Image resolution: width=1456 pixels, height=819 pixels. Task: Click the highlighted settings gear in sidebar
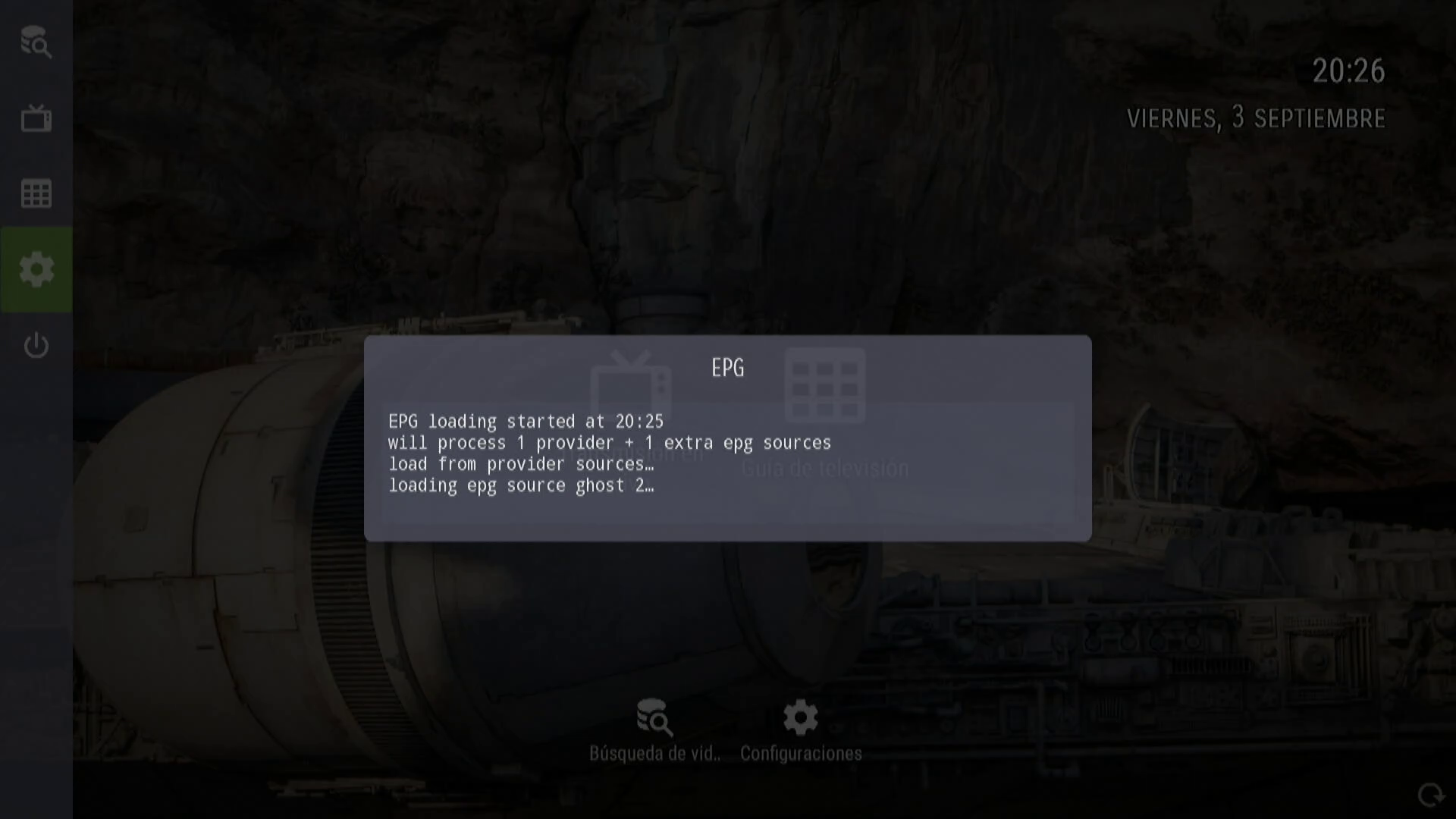tap(36, 269)
